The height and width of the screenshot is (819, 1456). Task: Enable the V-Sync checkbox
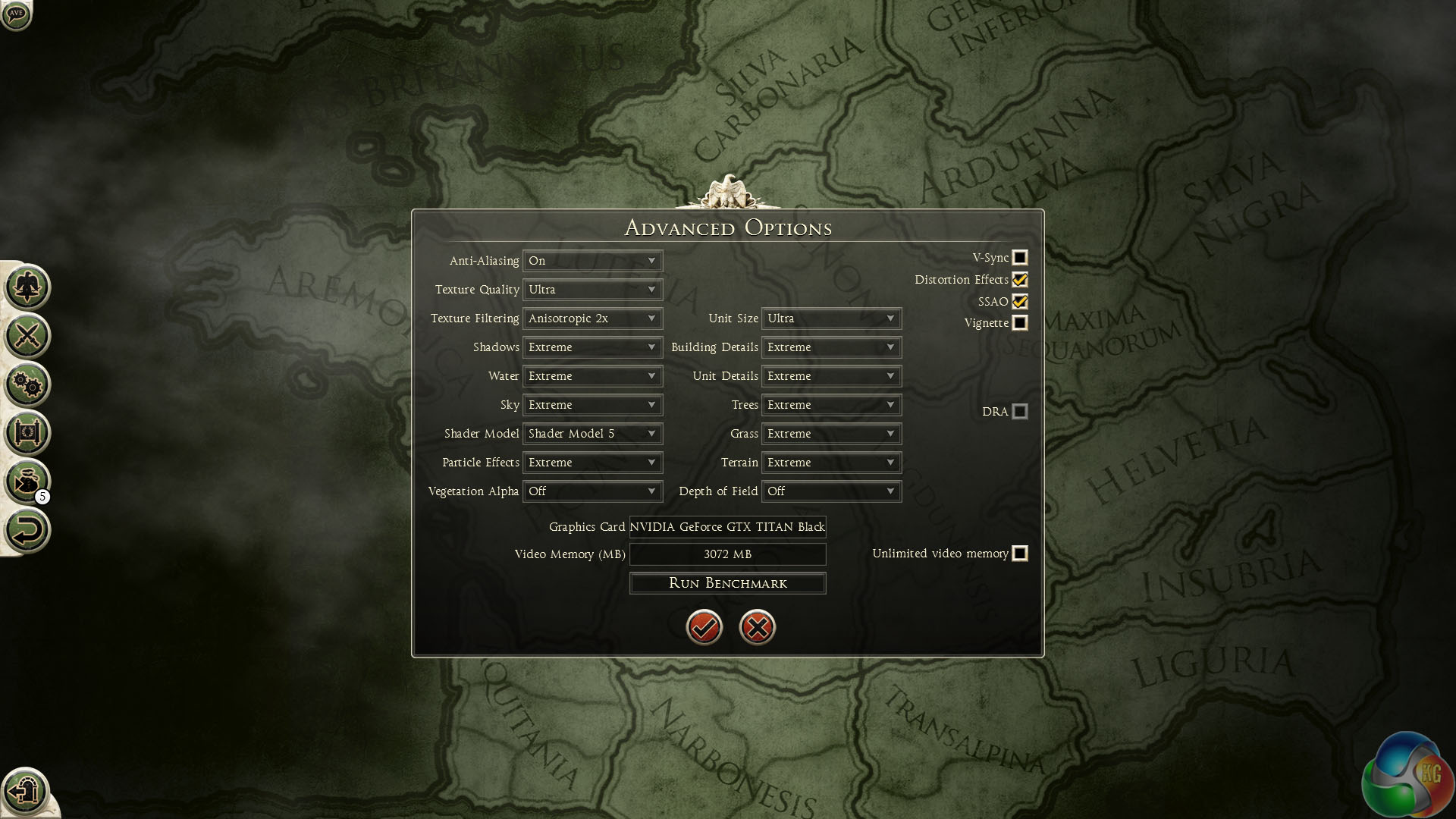click(1020, 258)
